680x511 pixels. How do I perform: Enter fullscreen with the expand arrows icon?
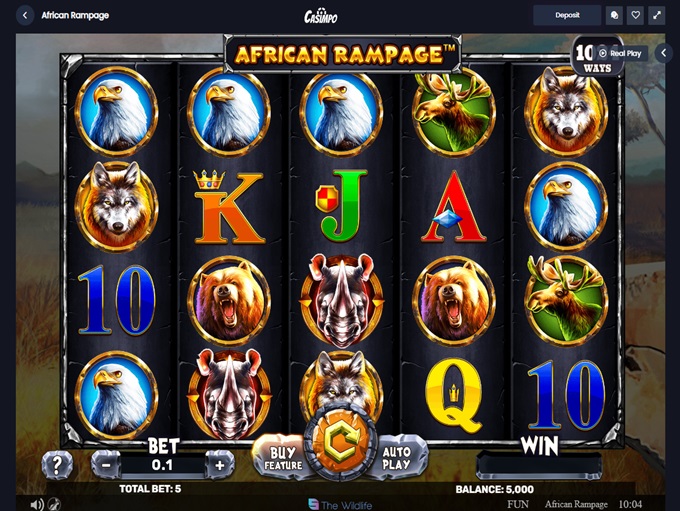[x=658, y=15]
